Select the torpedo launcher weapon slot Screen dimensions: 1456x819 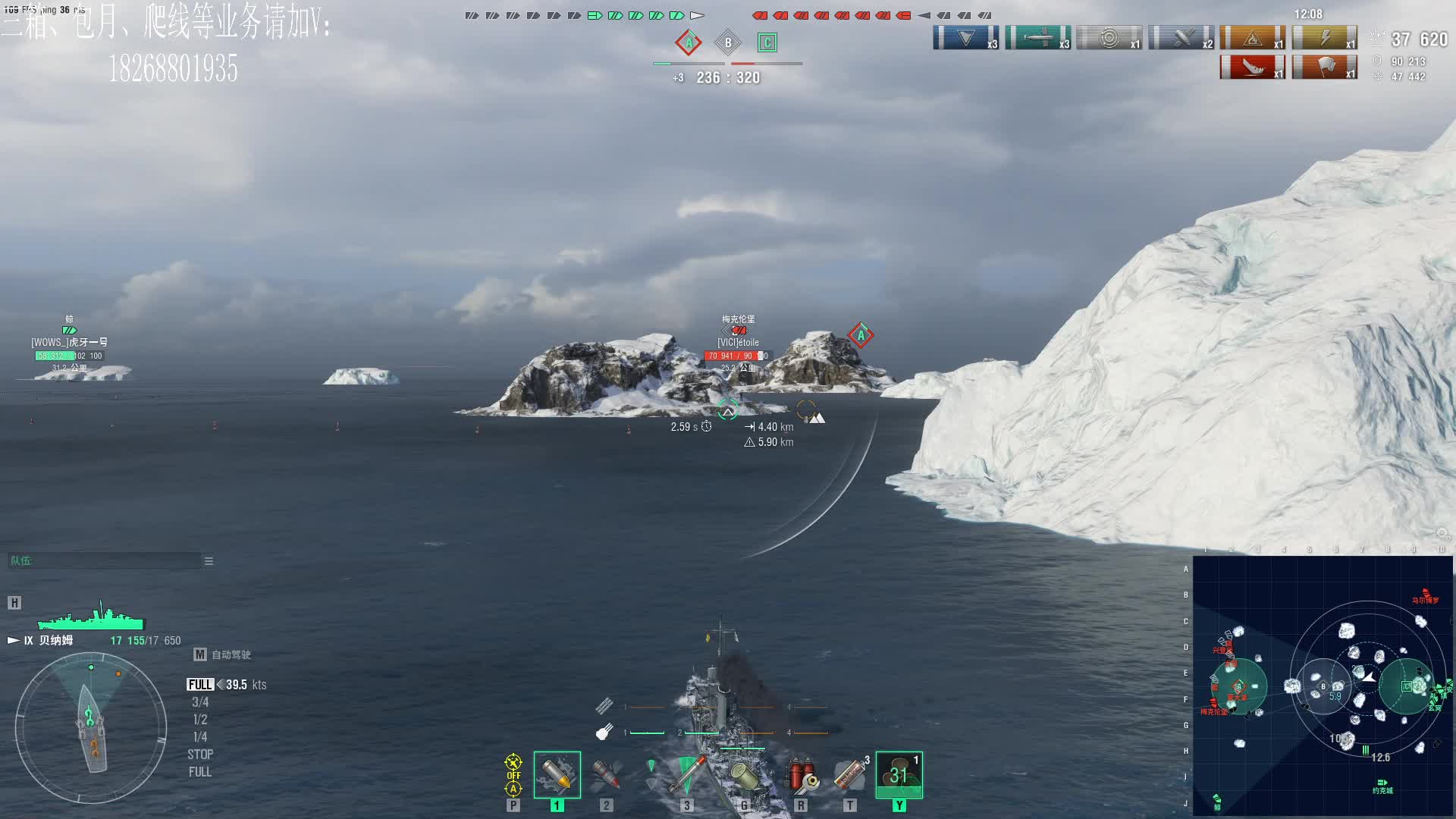(687, 774)
